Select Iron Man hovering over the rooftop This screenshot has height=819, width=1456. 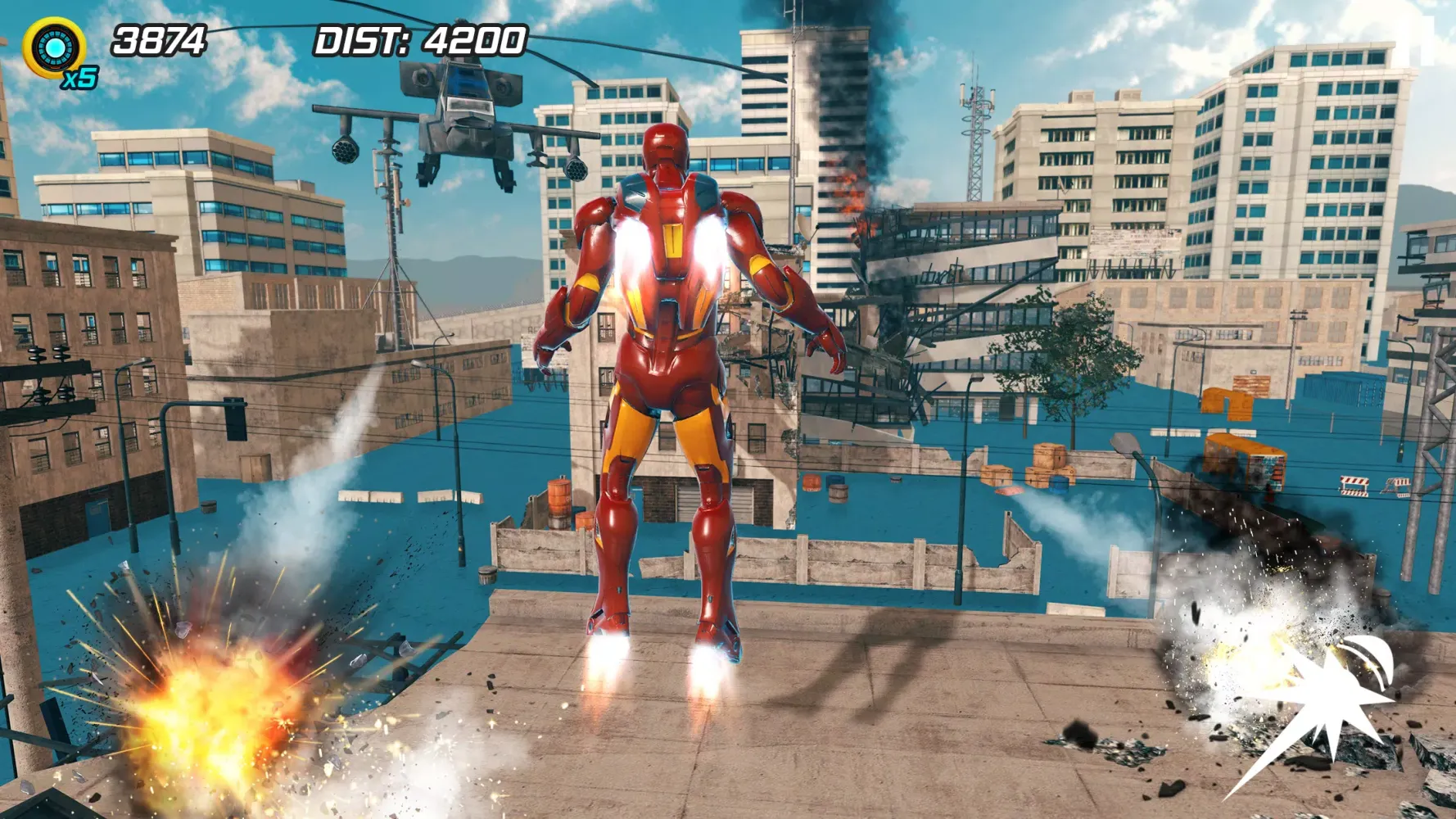671,369
